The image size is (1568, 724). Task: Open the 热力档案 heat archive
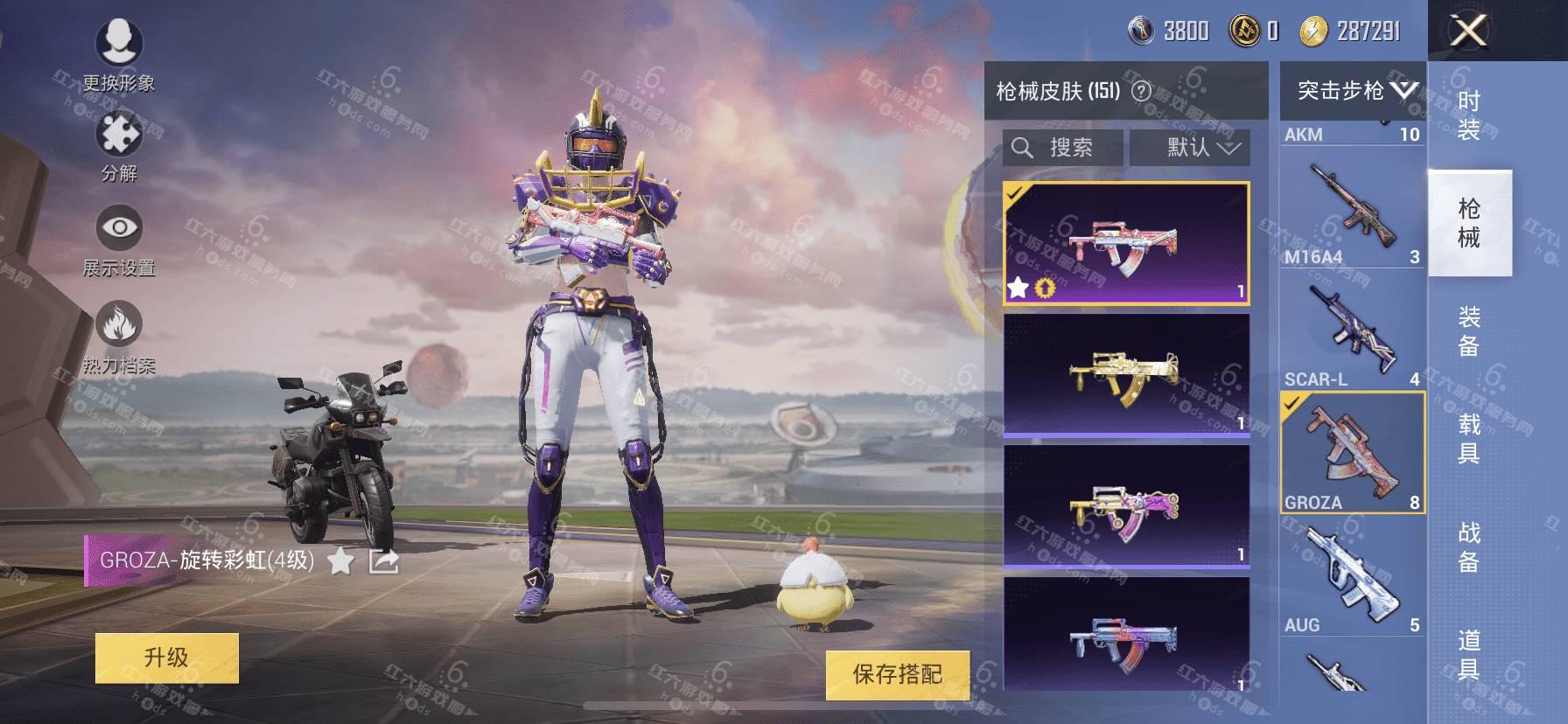pos(119,336)
